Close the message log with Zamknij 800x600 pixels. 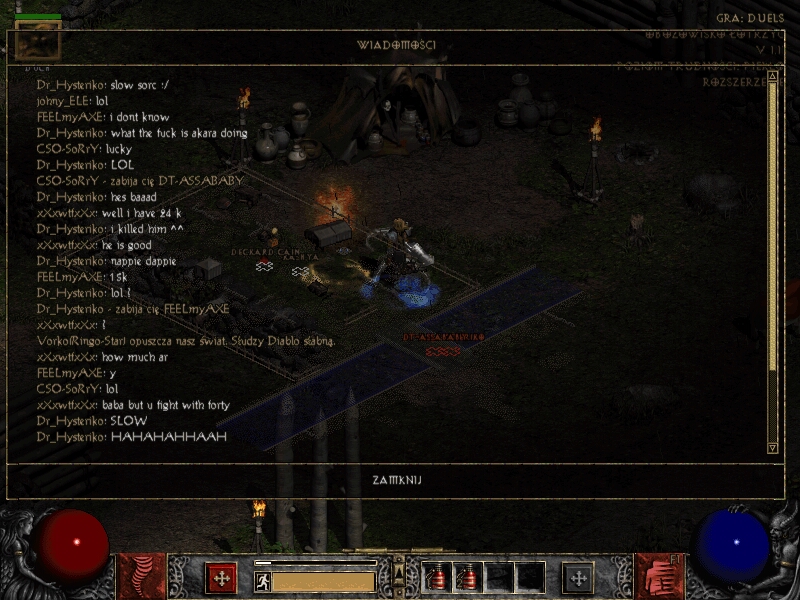click(397, 480)
